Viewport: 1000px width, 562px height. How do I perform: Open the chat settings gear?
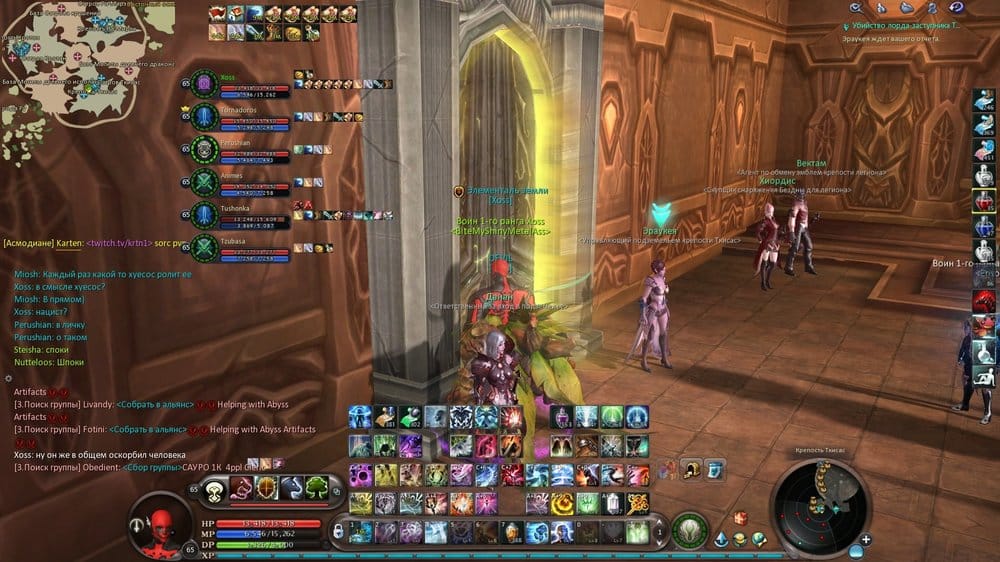8,379
